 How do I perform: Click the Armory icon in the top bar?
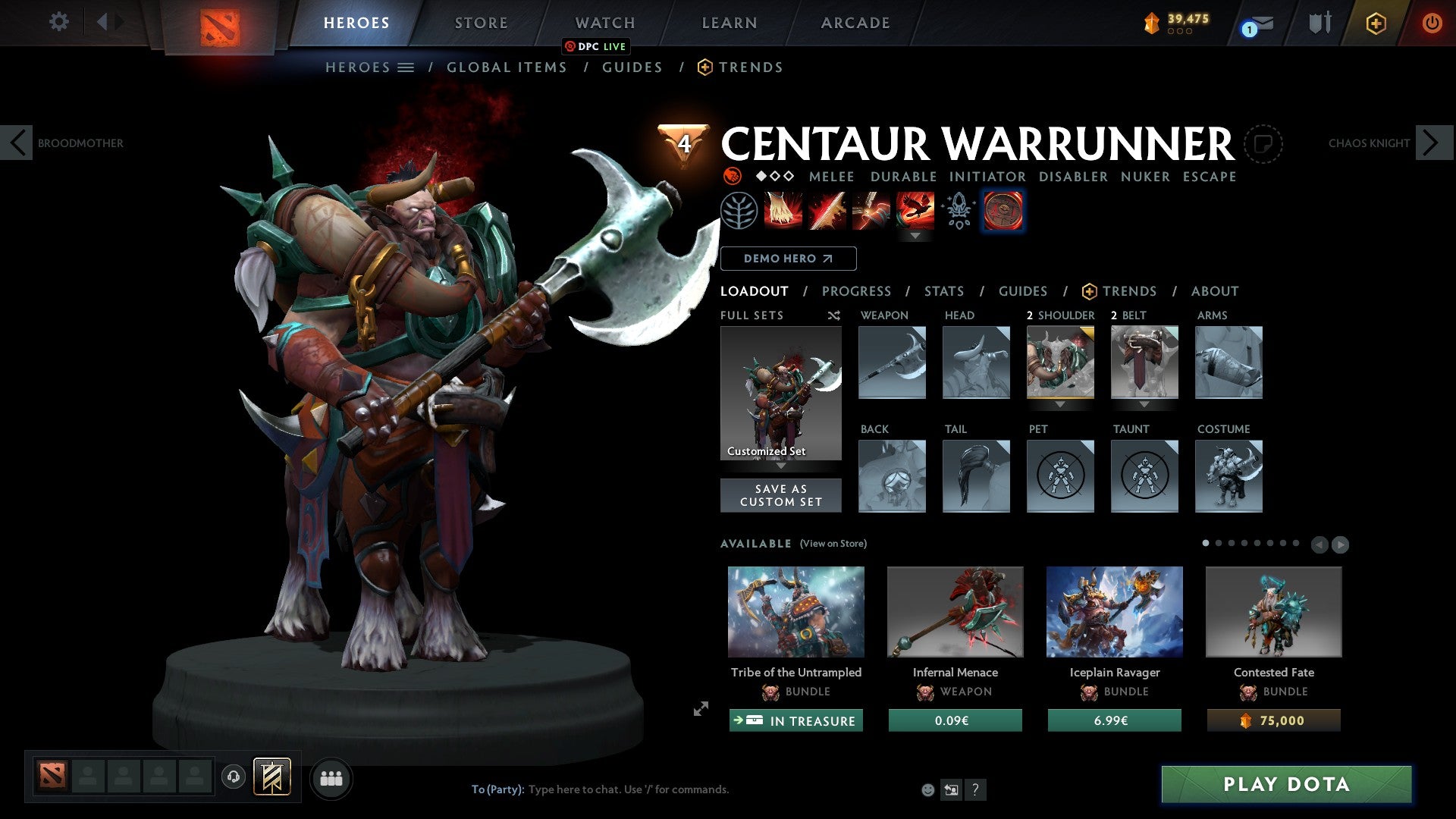[1320, 22]
